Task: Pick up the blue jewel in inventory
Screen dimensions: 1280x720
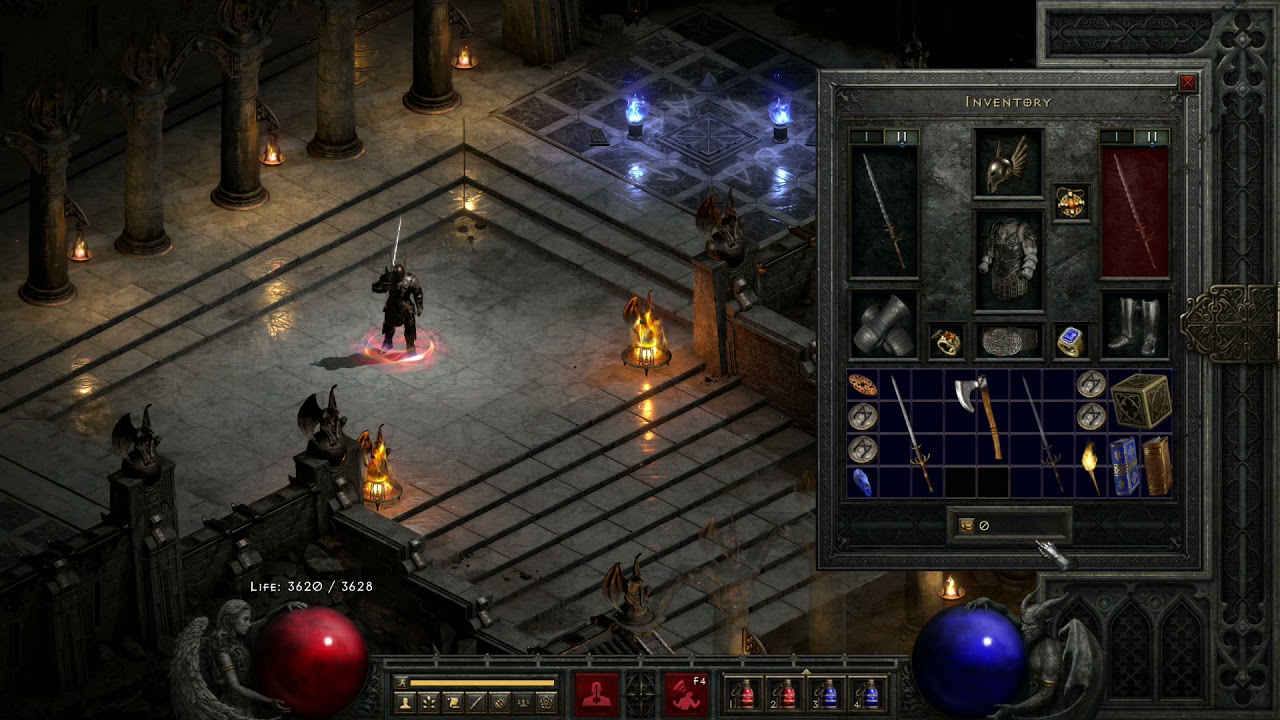Action: [x=862, y=482]
